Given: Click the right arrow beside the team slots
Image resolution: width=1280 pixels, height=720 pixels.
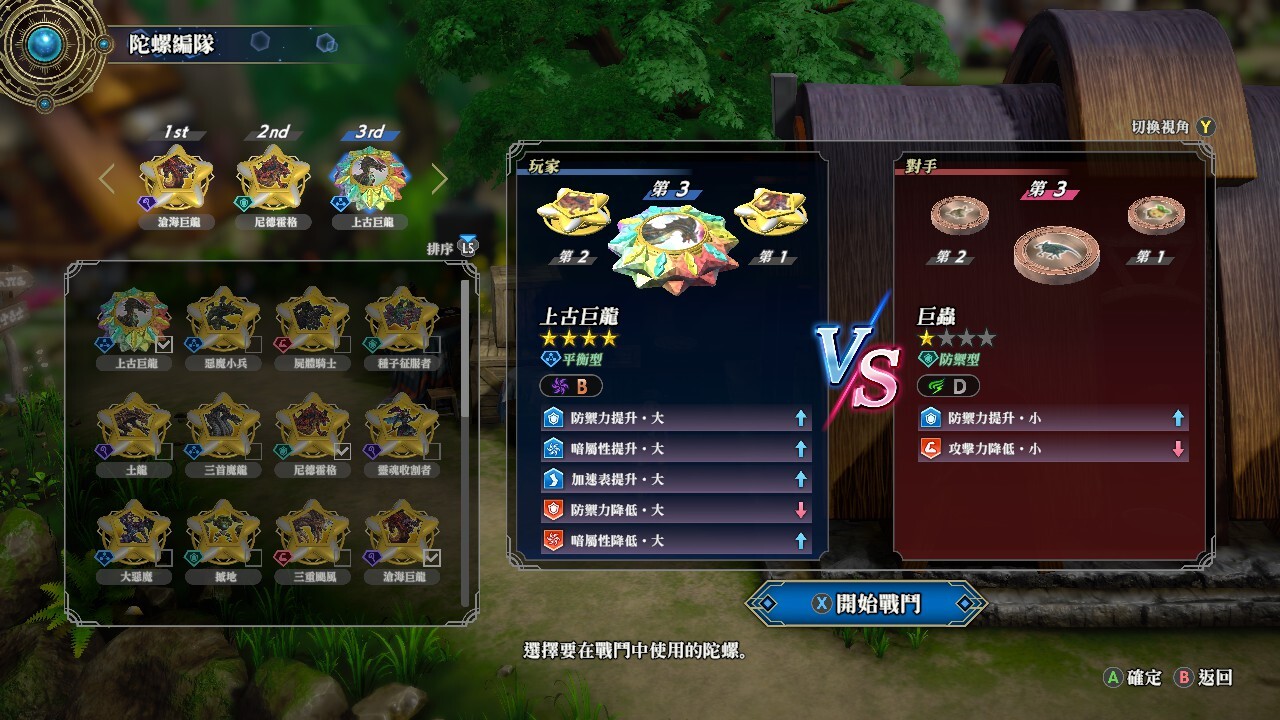Looking at the screenshot, I should tap(440, 179).
